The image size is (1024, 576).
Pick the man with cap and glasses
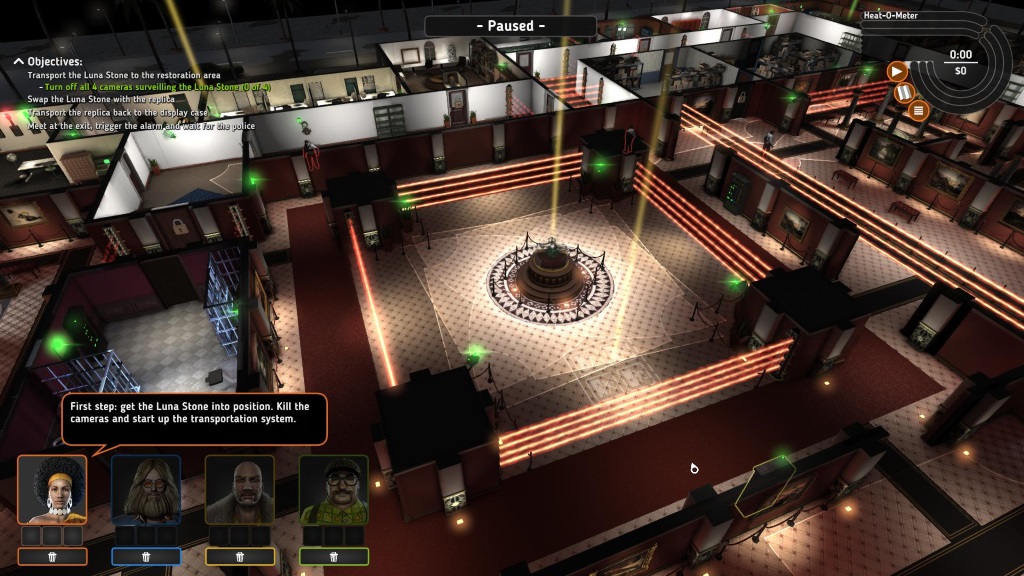[334, 490]
